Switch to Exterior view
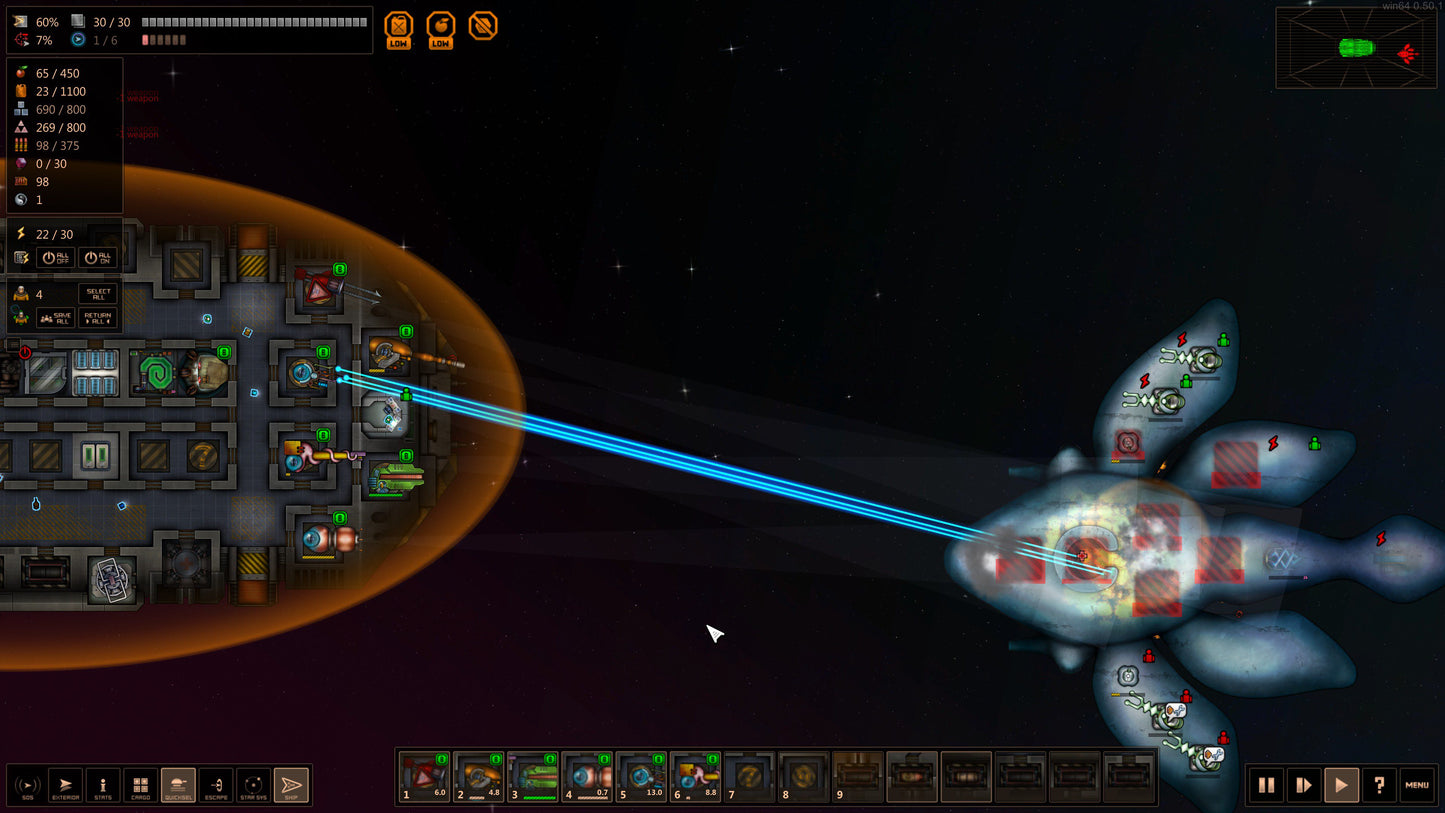 [x=65, y=785]
